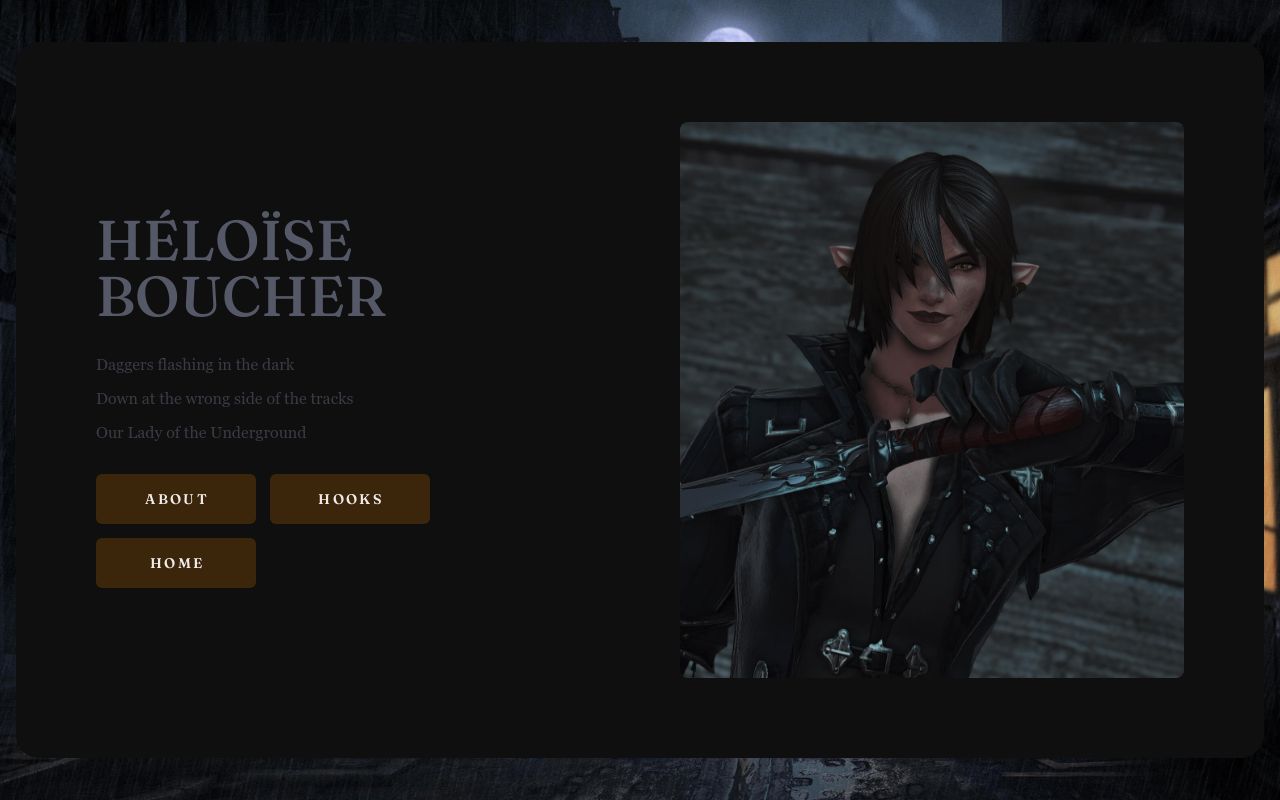Image resolution: width=1280 pixels, height=800 pixels.
Task: Click 'Our Lady of the Underground' text
Action: click(x=201, y=432)
